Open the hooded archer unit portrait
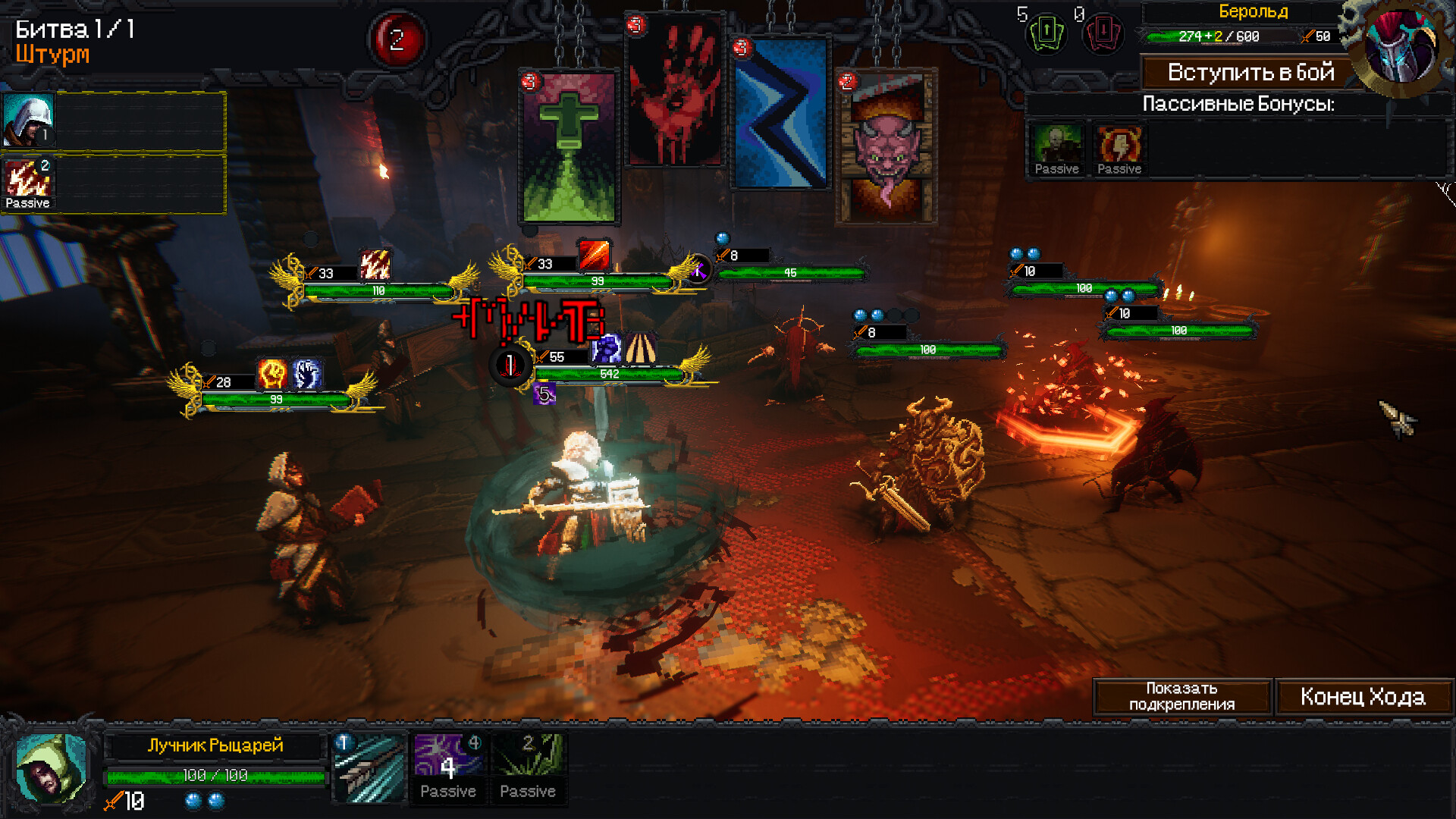Image resolution: width=1456 pixels, height=819 pixels. pyautogui.click(x=50, y=768)
